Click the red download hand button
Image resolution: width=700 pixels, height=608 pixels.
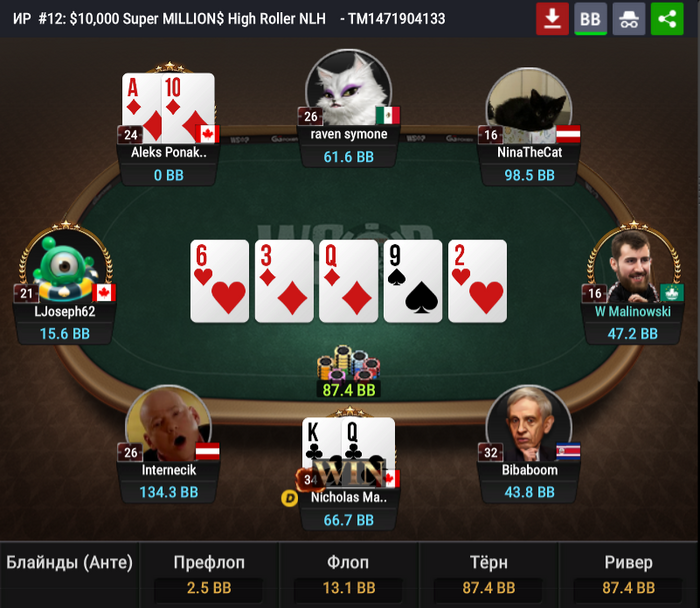552,18
